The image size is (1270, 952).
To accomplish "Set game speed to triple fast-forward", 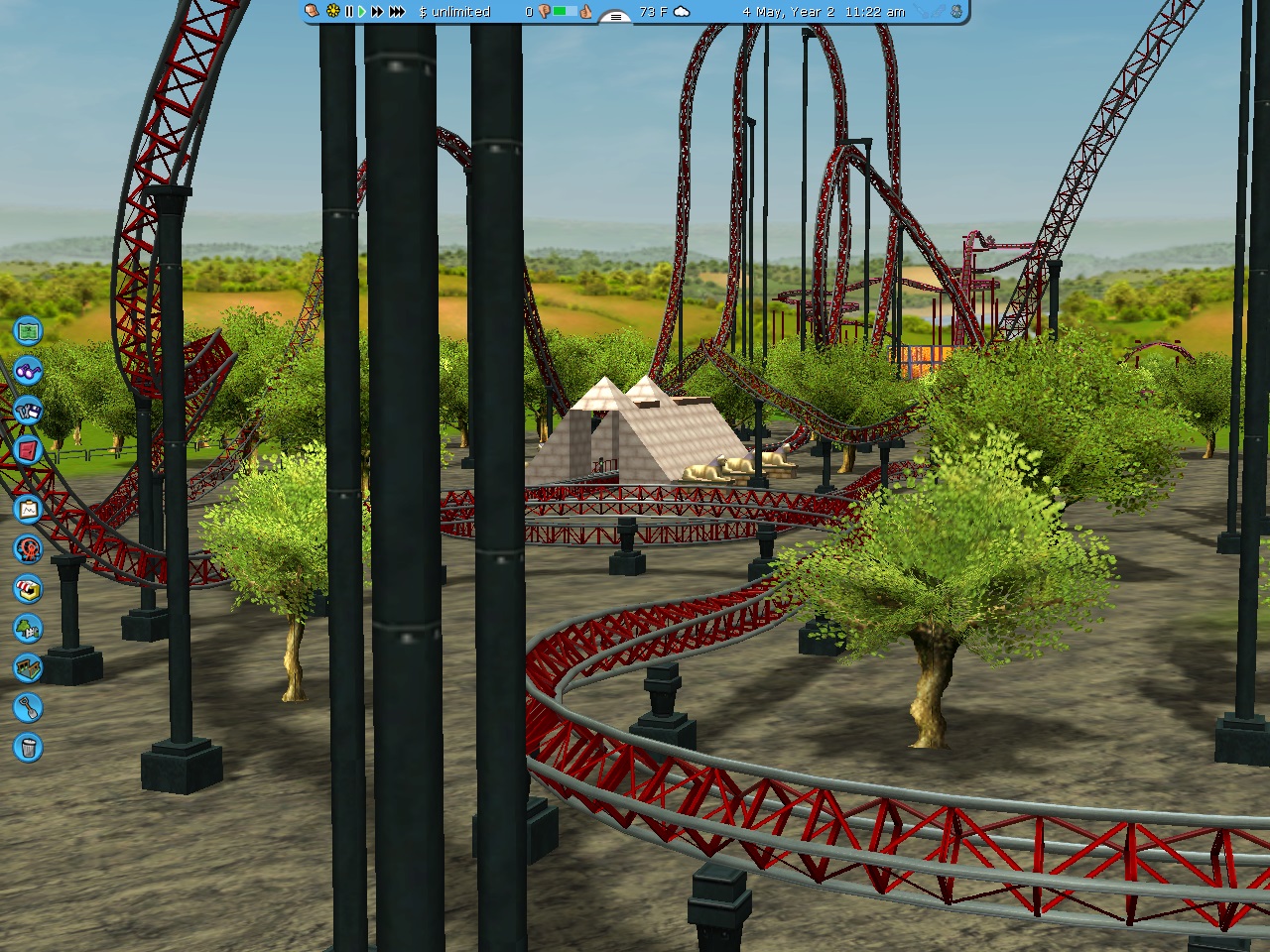I will coord(397,12).
